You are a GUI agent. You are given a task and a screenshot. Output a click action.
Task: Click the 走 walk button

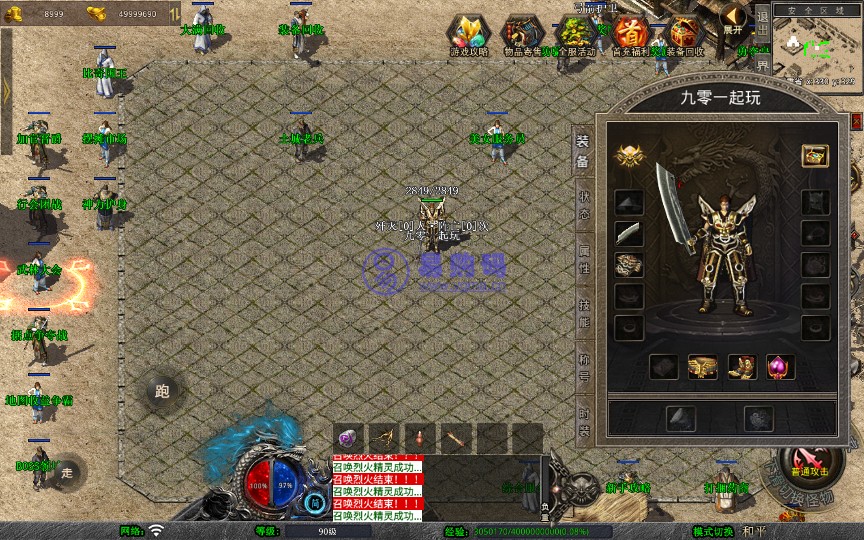[67, 471]
